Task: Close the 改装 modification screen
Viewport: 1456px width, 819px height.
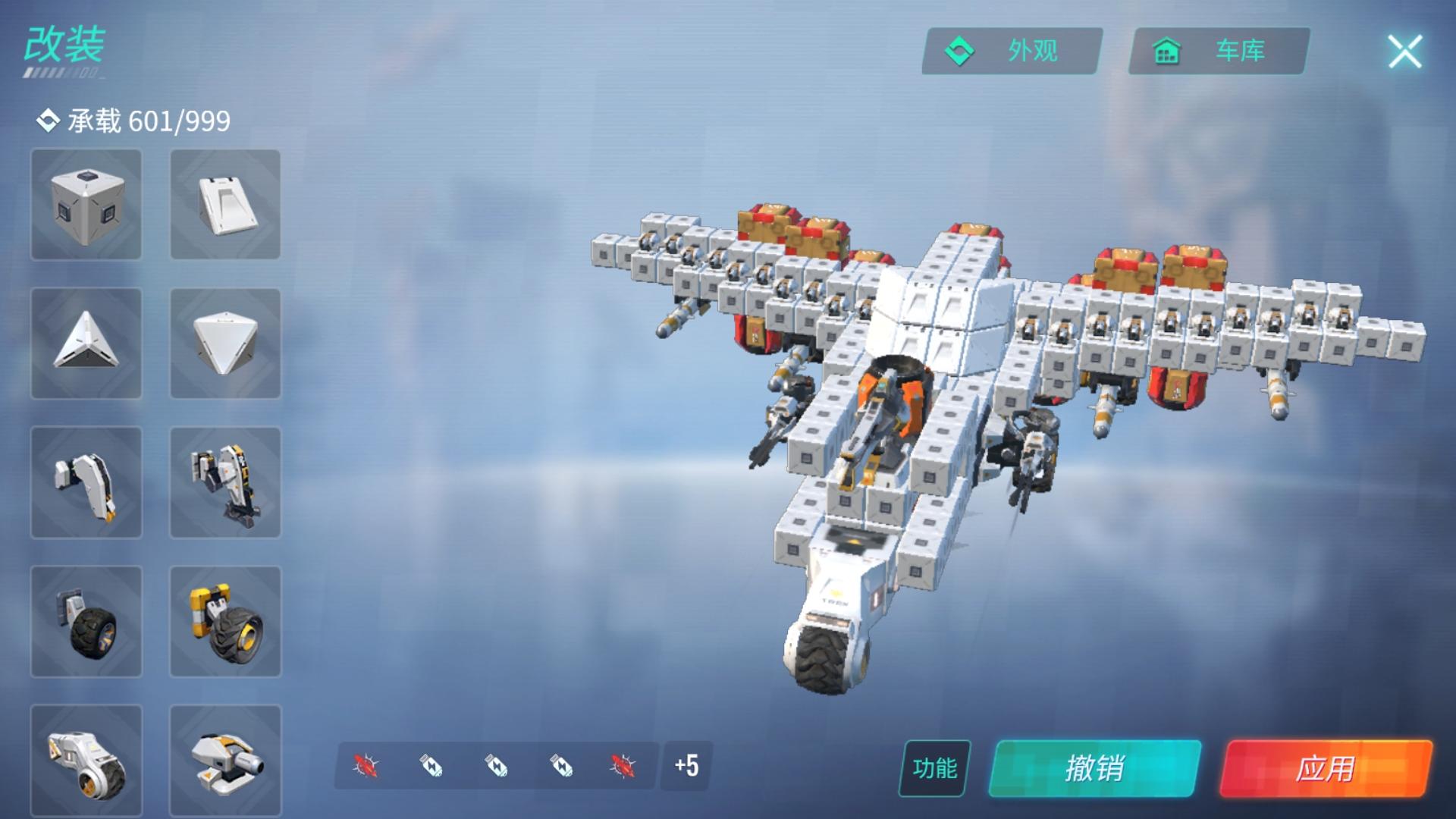Action: click(x=1404, y=52)
